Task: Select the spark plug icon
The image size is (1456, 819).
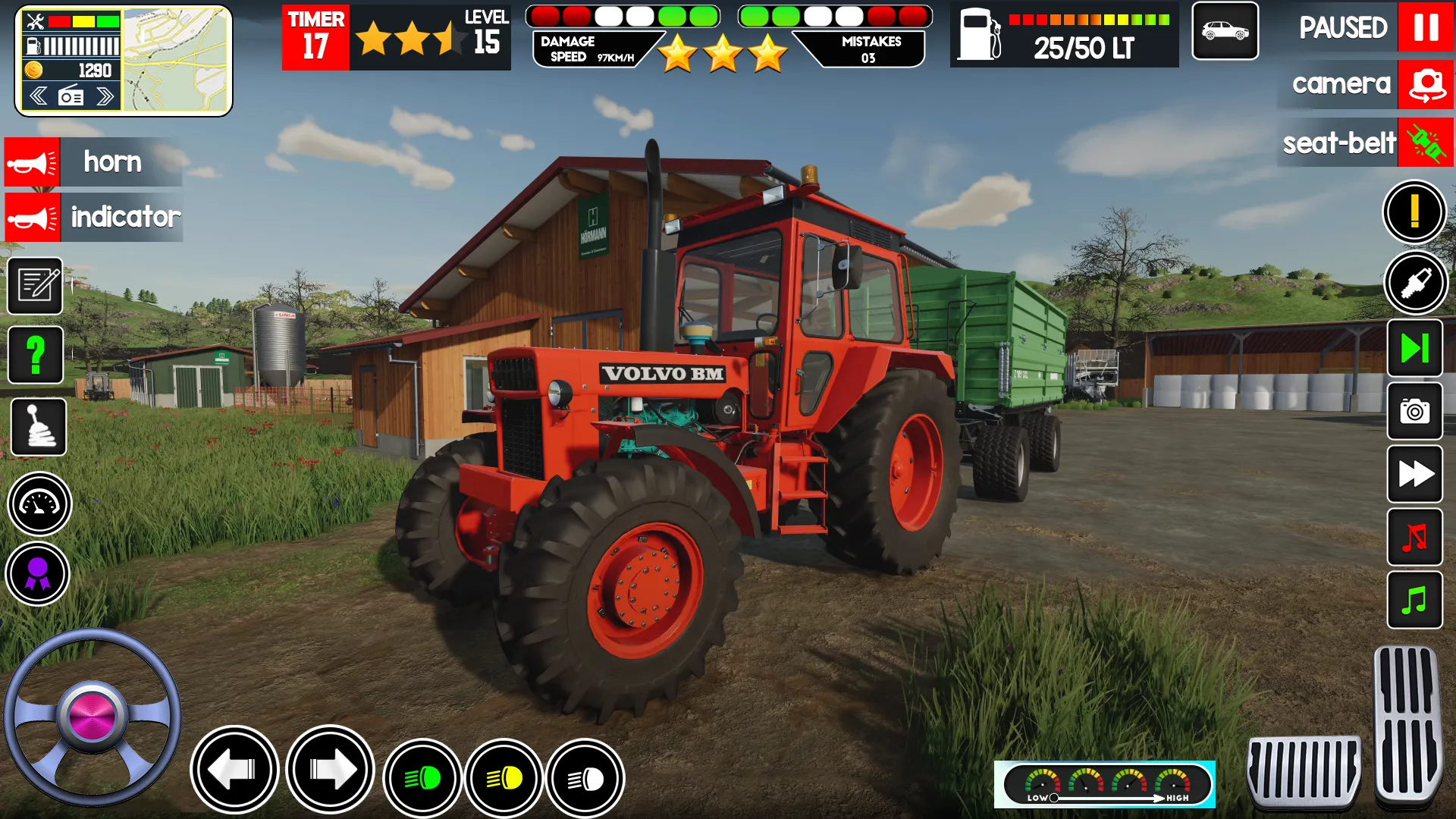Action: pos(1416,283)
